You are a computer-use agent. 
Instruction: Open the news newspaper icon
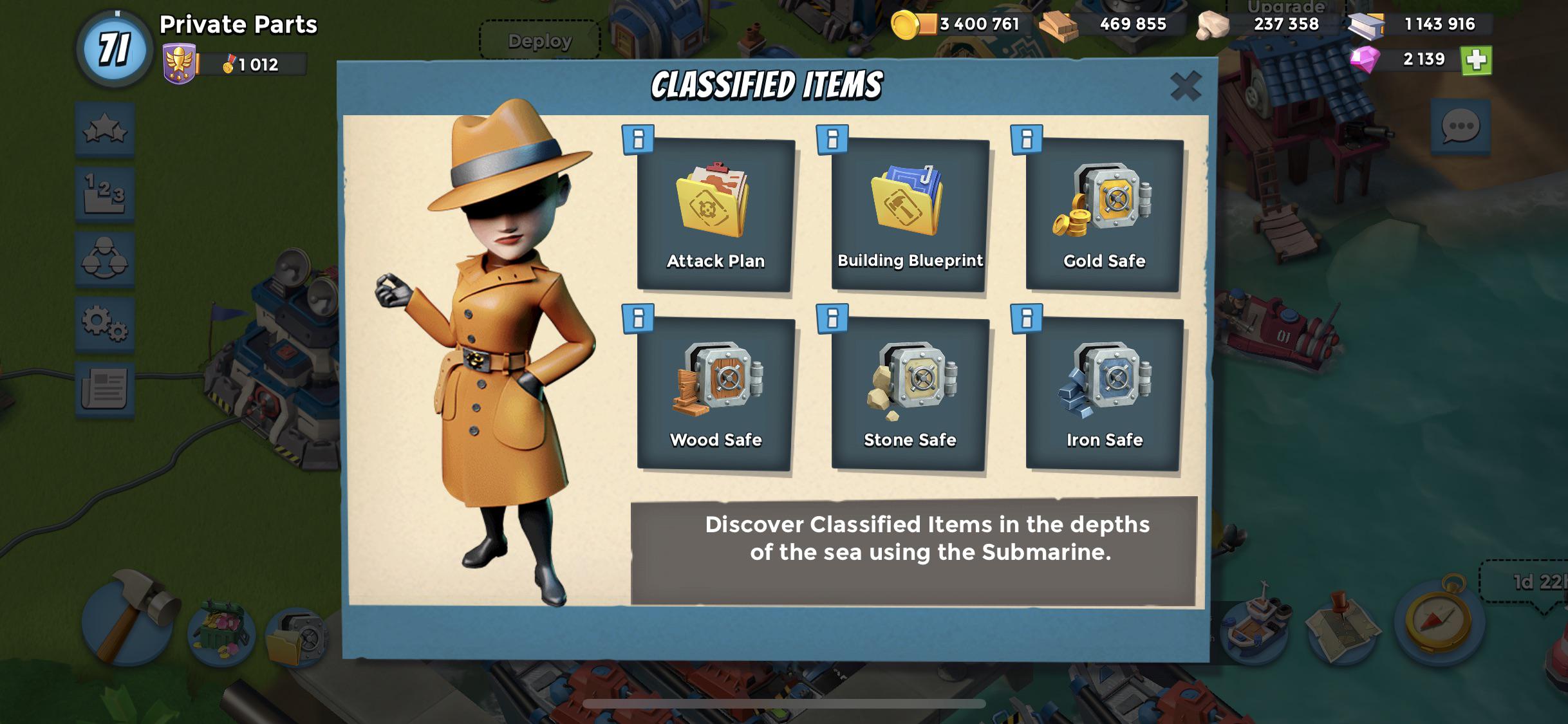pyautogui.click(x=105, y=388)
